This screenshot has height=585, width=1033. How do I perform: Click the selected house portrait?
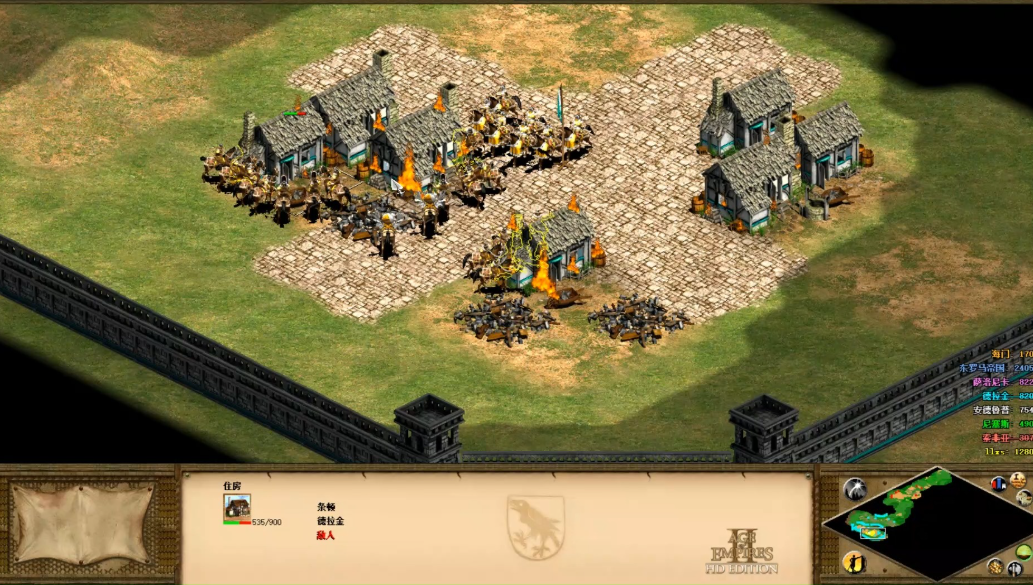(x=237, y=507)
